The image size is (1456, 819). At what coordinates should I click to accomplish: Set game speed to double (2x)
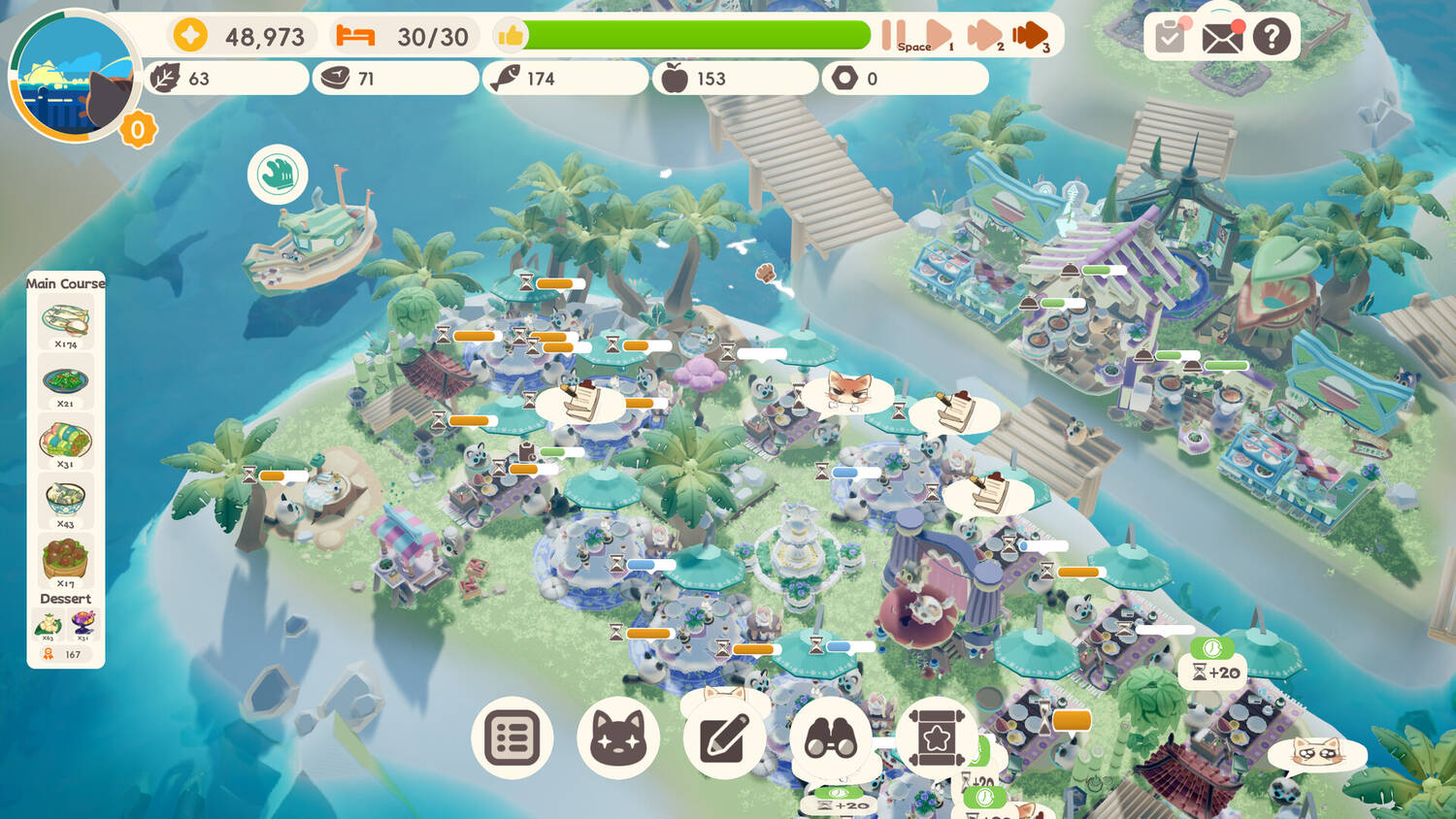click(983, 36)
